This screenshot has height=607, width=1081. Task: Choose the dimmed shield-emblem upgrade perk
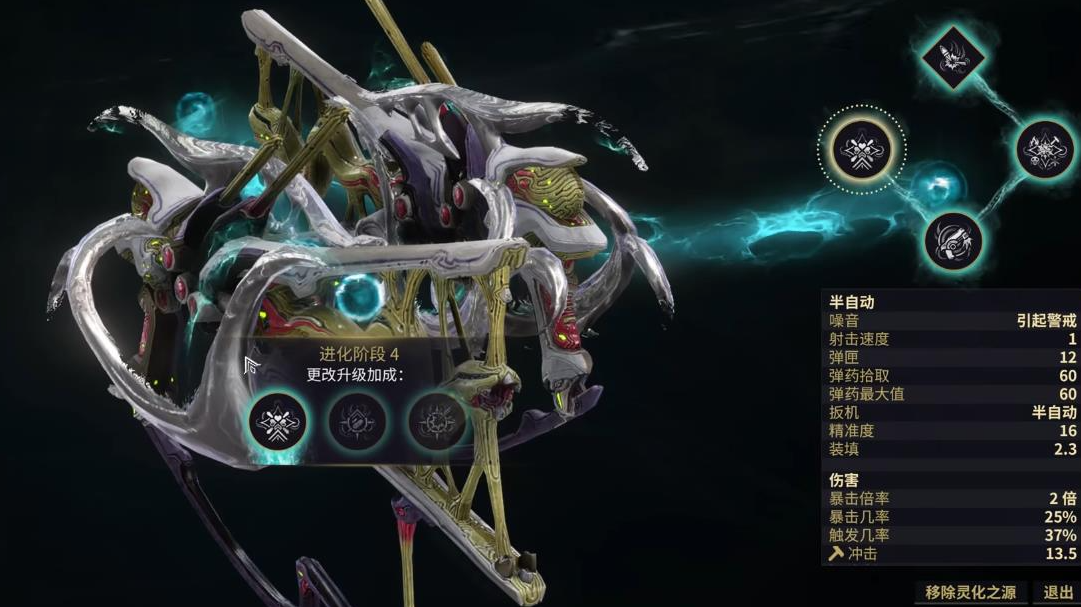(358, 423)
